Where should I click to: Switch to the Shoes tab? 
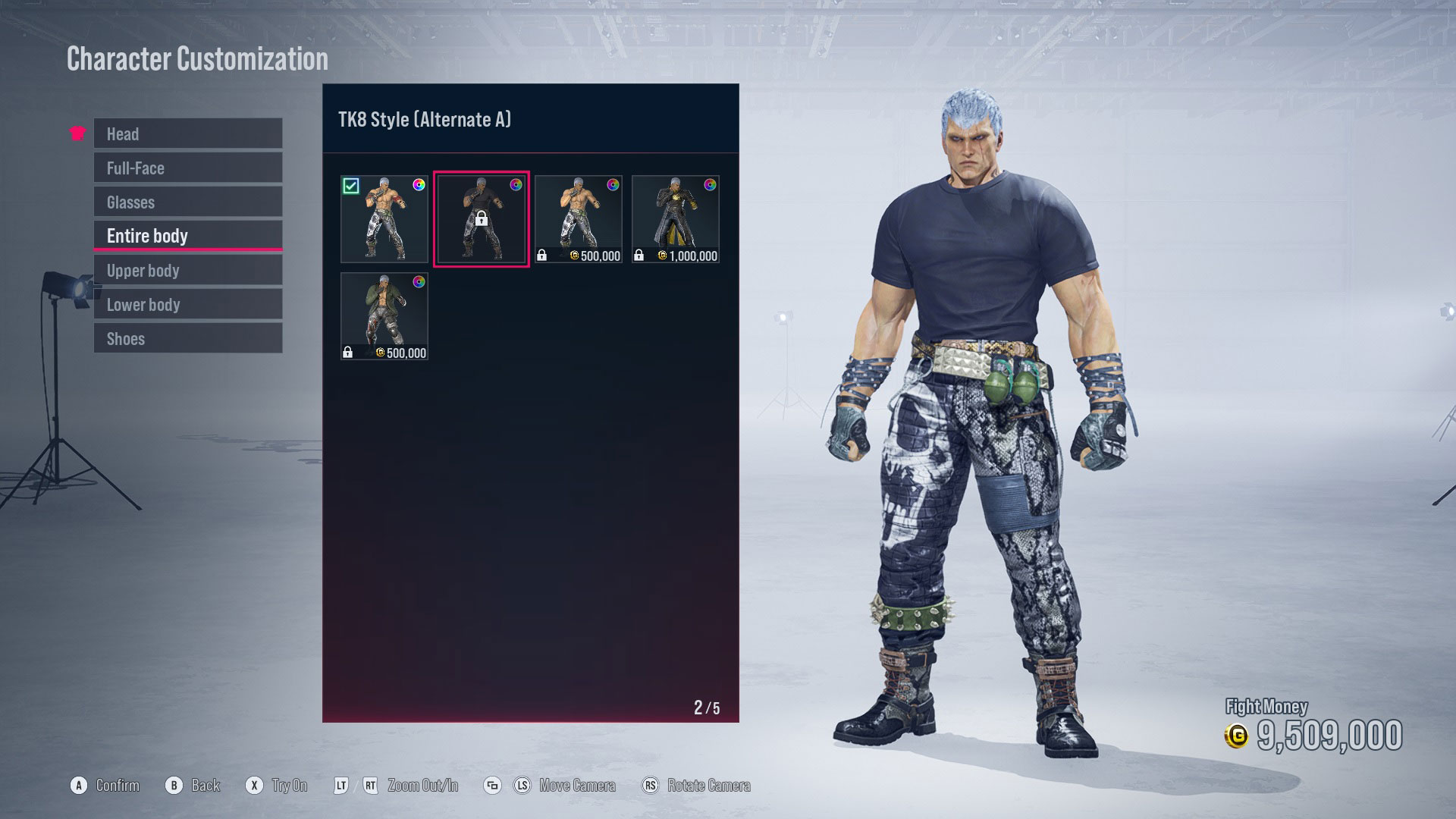tap(187, 338)
